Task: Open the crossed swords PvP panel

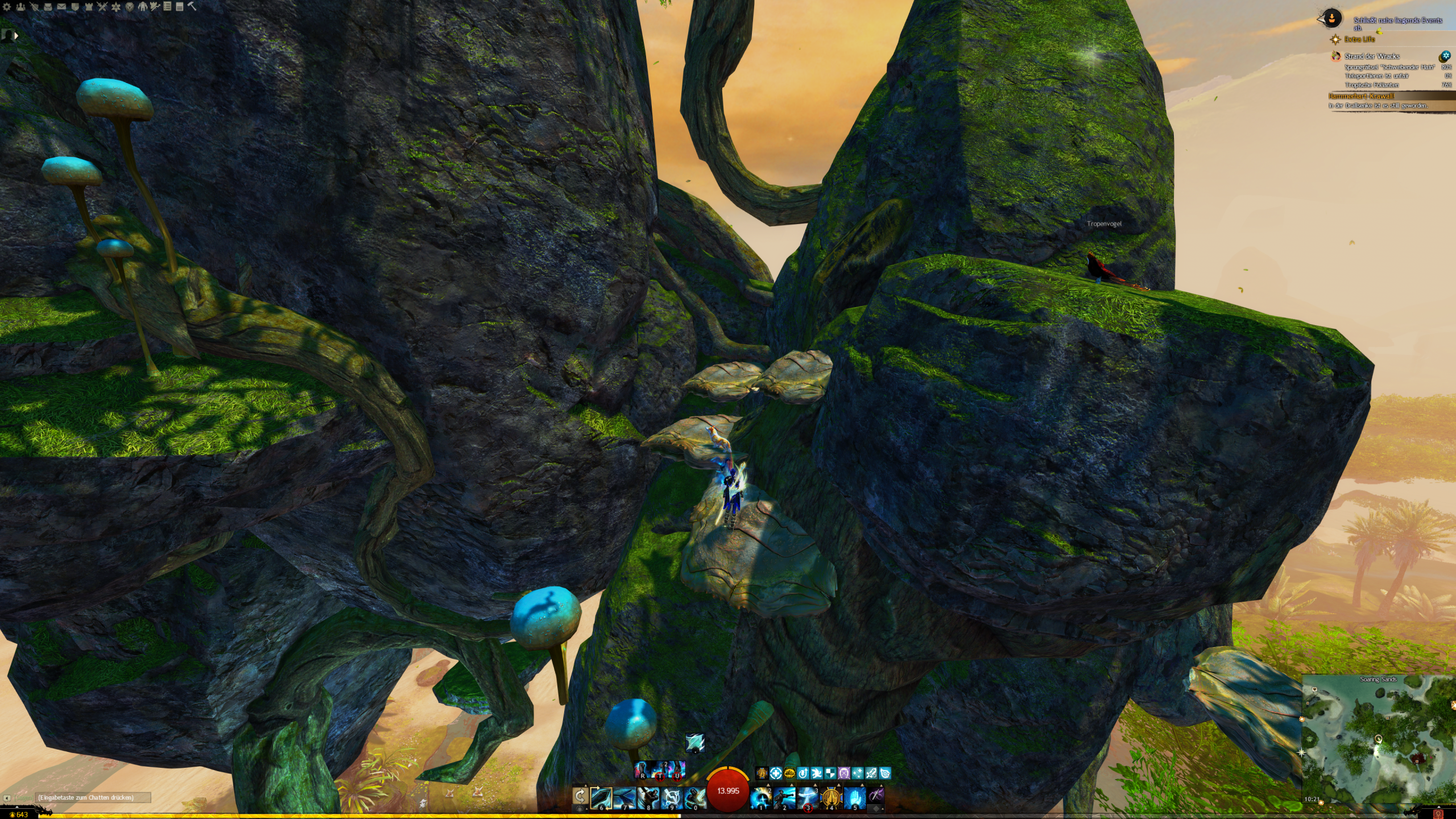Action: coord(102,7)
